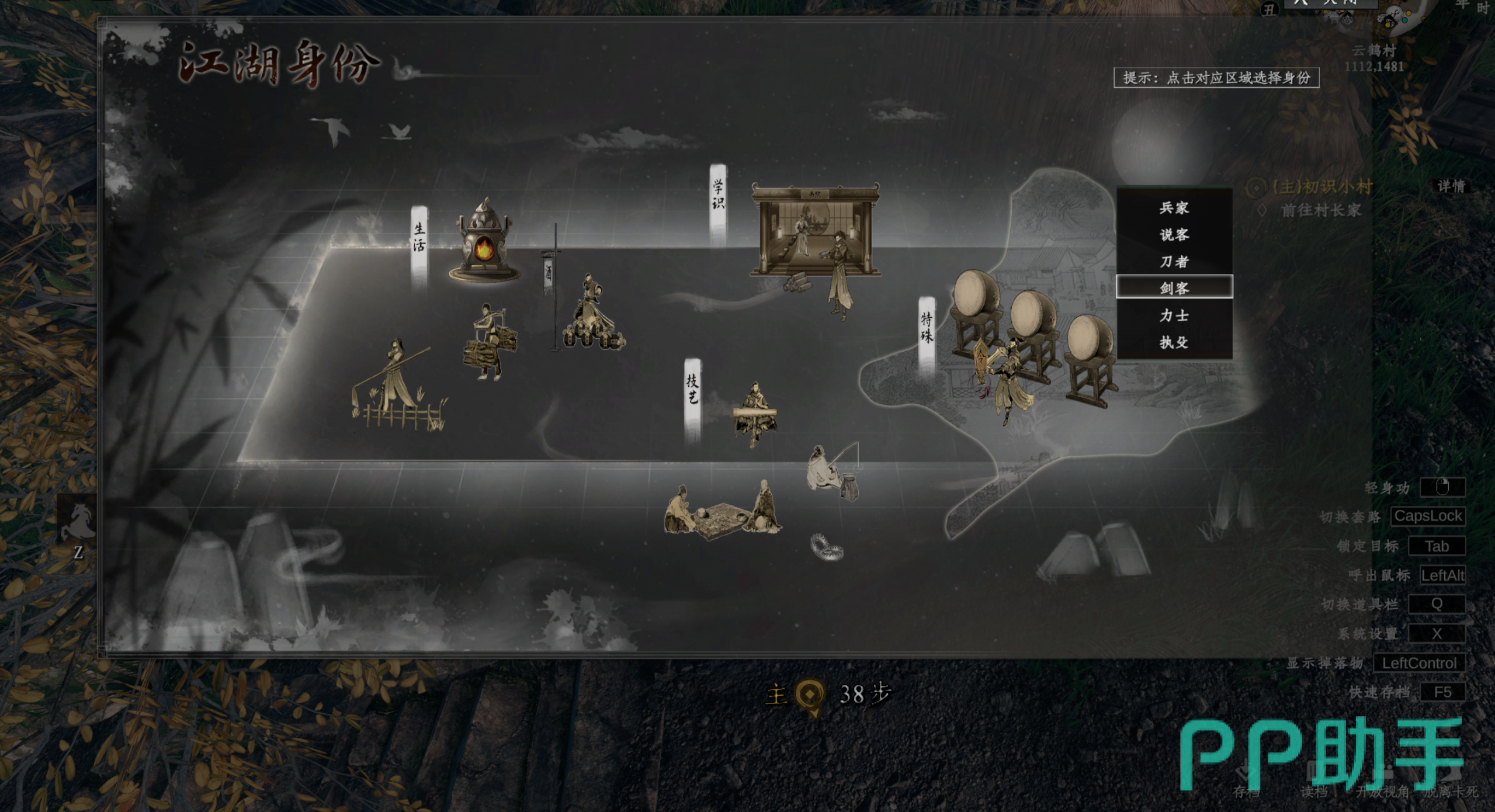The image size is (1495, 812).
Task: Switch to the 学识 category banner
Action: [x=718, y=196]
